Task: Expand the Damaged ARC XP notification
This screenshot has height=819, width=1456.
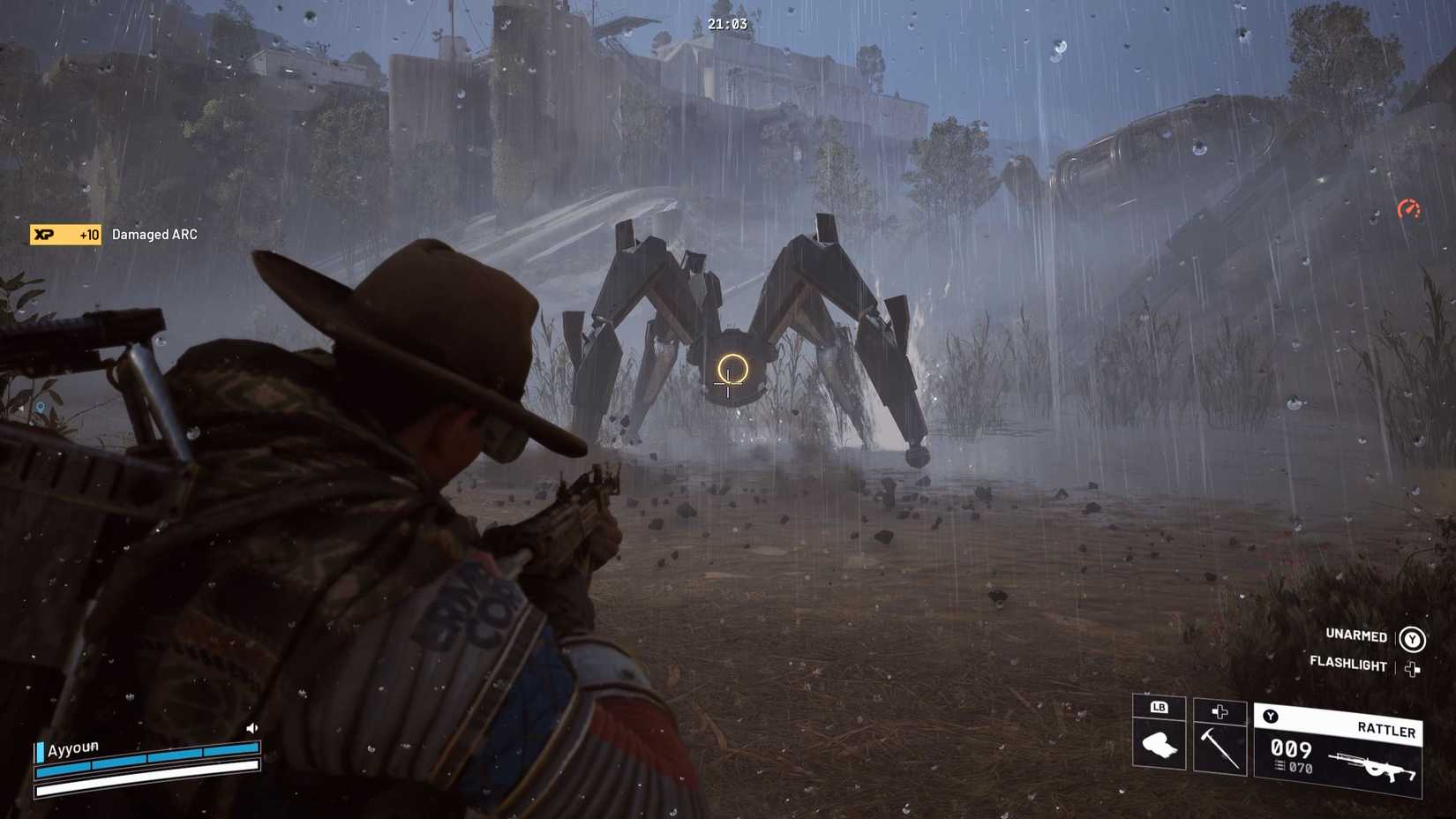Action: (x=154, y=235)
